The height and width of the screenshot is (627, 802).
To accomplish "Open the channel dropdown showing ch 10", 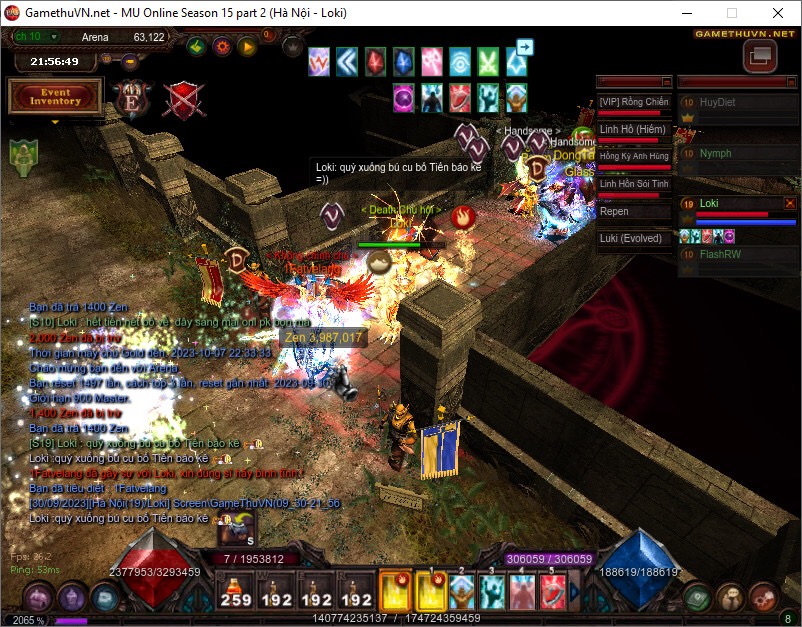I will tap(54, 37).
